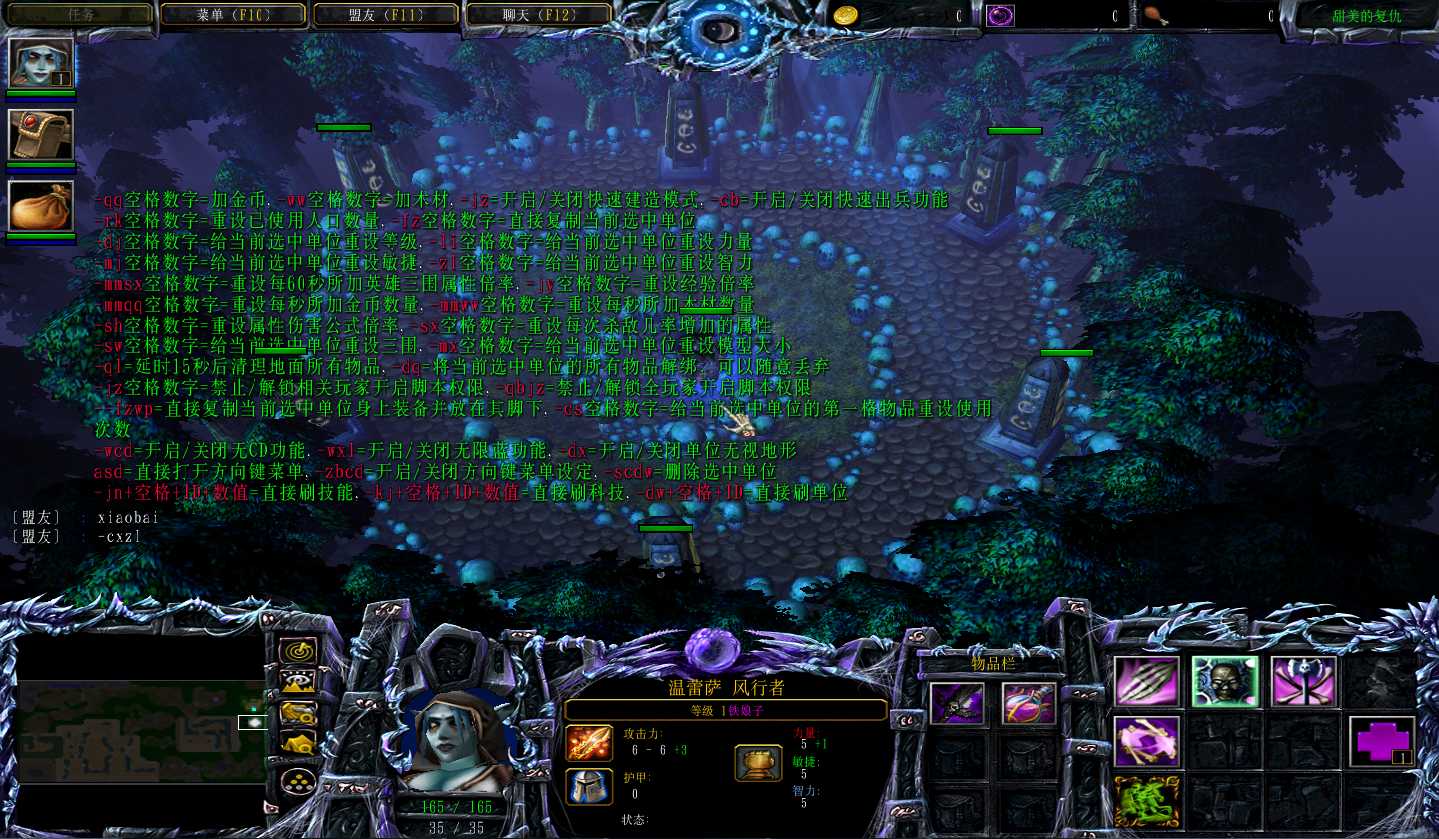Toggle minimap creep camp display
This screenshot has width=1439, height=839.
[x=297, y=743]
